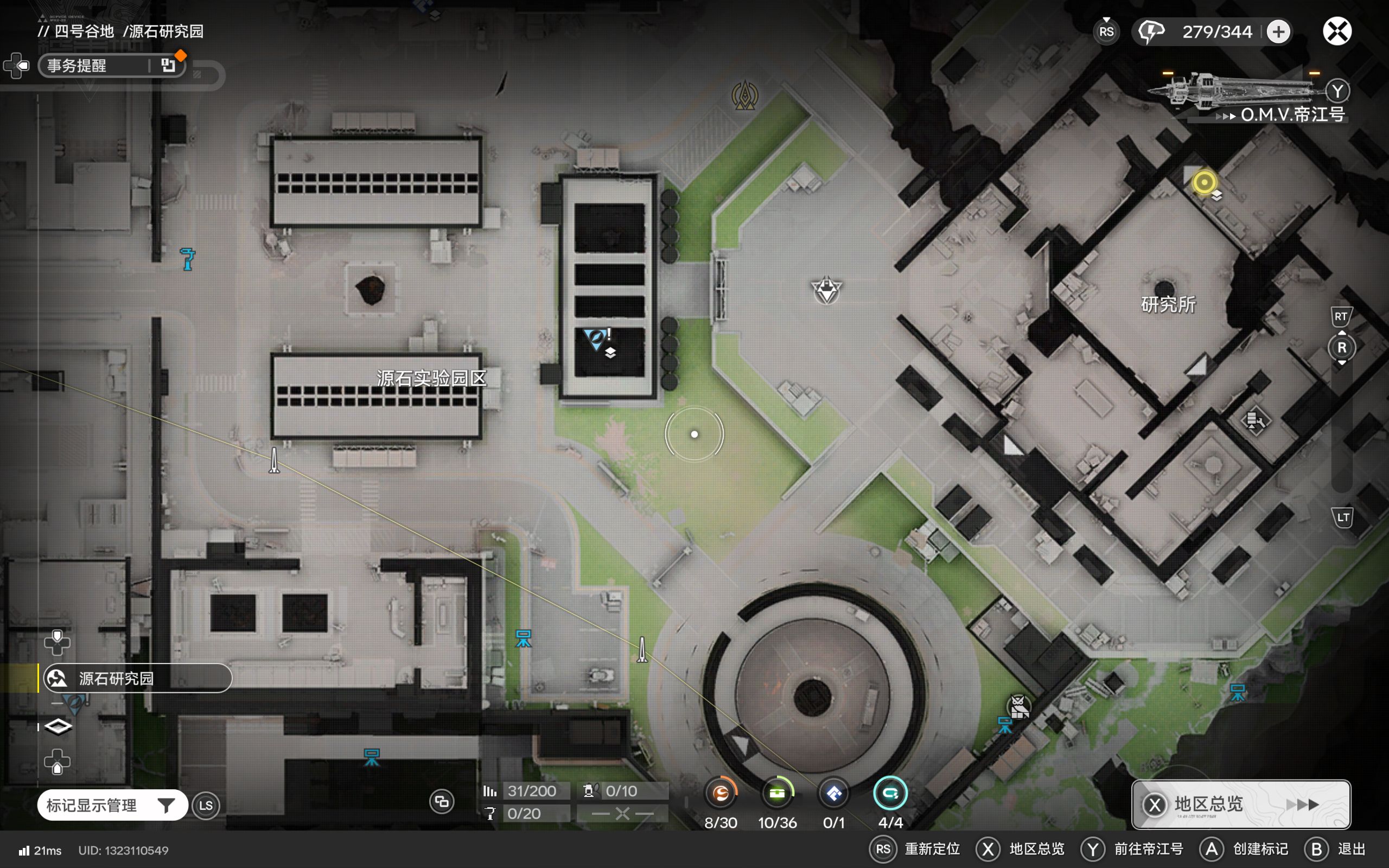Toggle the map layer diamond icon
The width and height of the screenshot is (1389, 868).
pyautogui.click(x=58, y=727)
